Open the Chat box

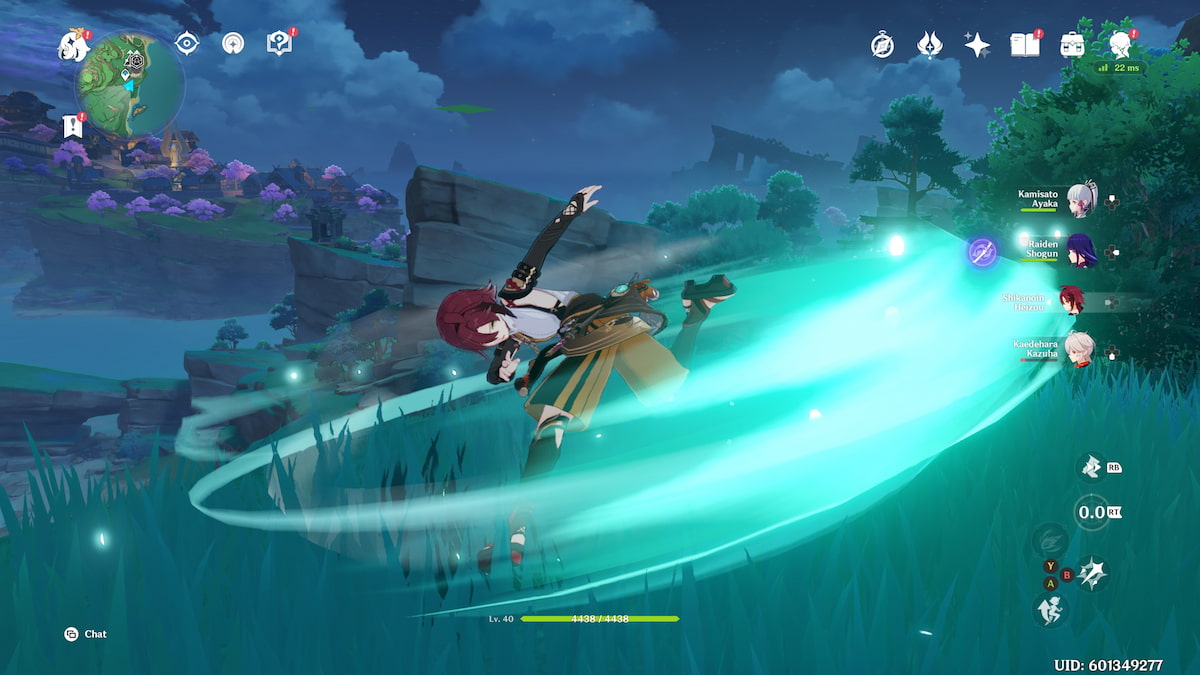click(86, 634)
